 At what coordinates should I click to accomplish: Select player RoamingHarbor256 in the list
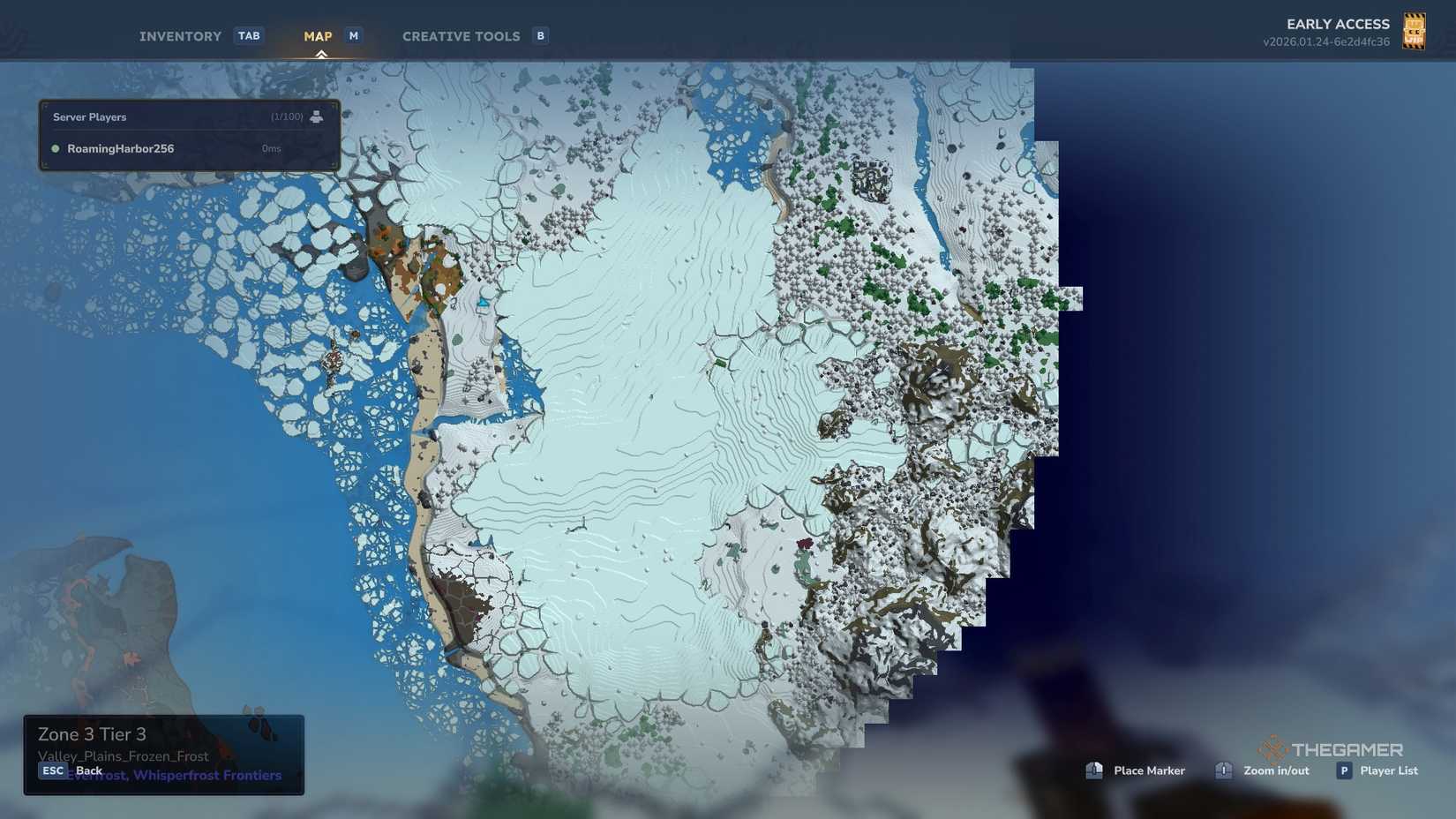tap(121, 148)
